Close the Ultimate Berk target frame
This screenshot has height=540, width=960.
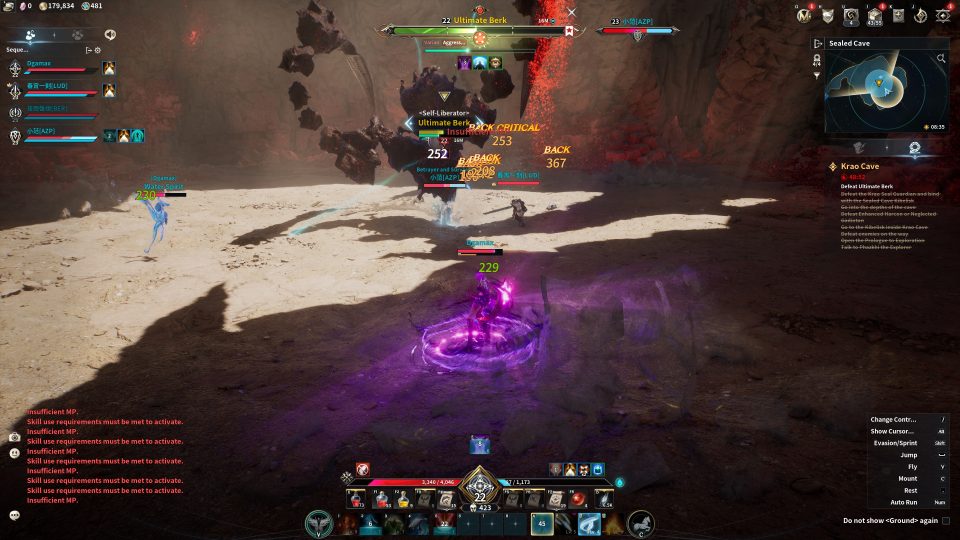pyautogui.click(x=571, y=13)
